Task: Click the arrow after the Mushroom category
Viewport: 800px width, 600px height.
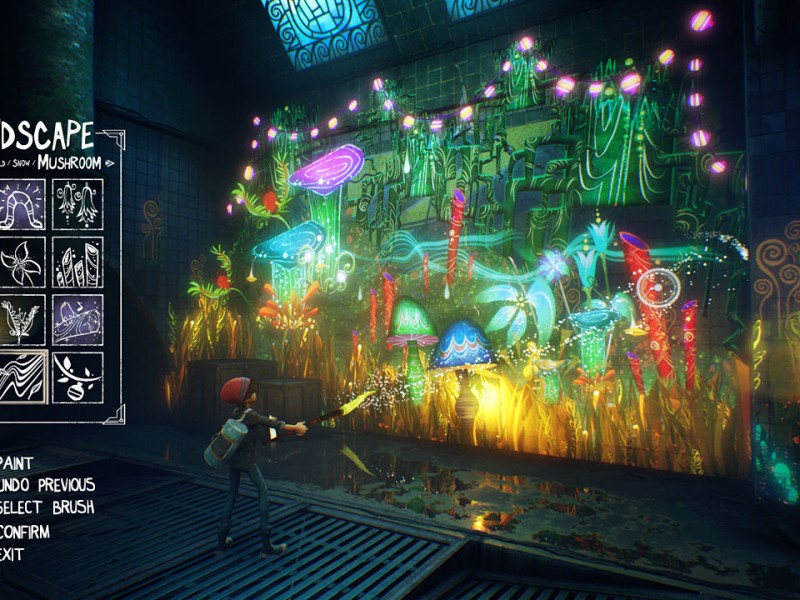Action: tap(109, 162)
